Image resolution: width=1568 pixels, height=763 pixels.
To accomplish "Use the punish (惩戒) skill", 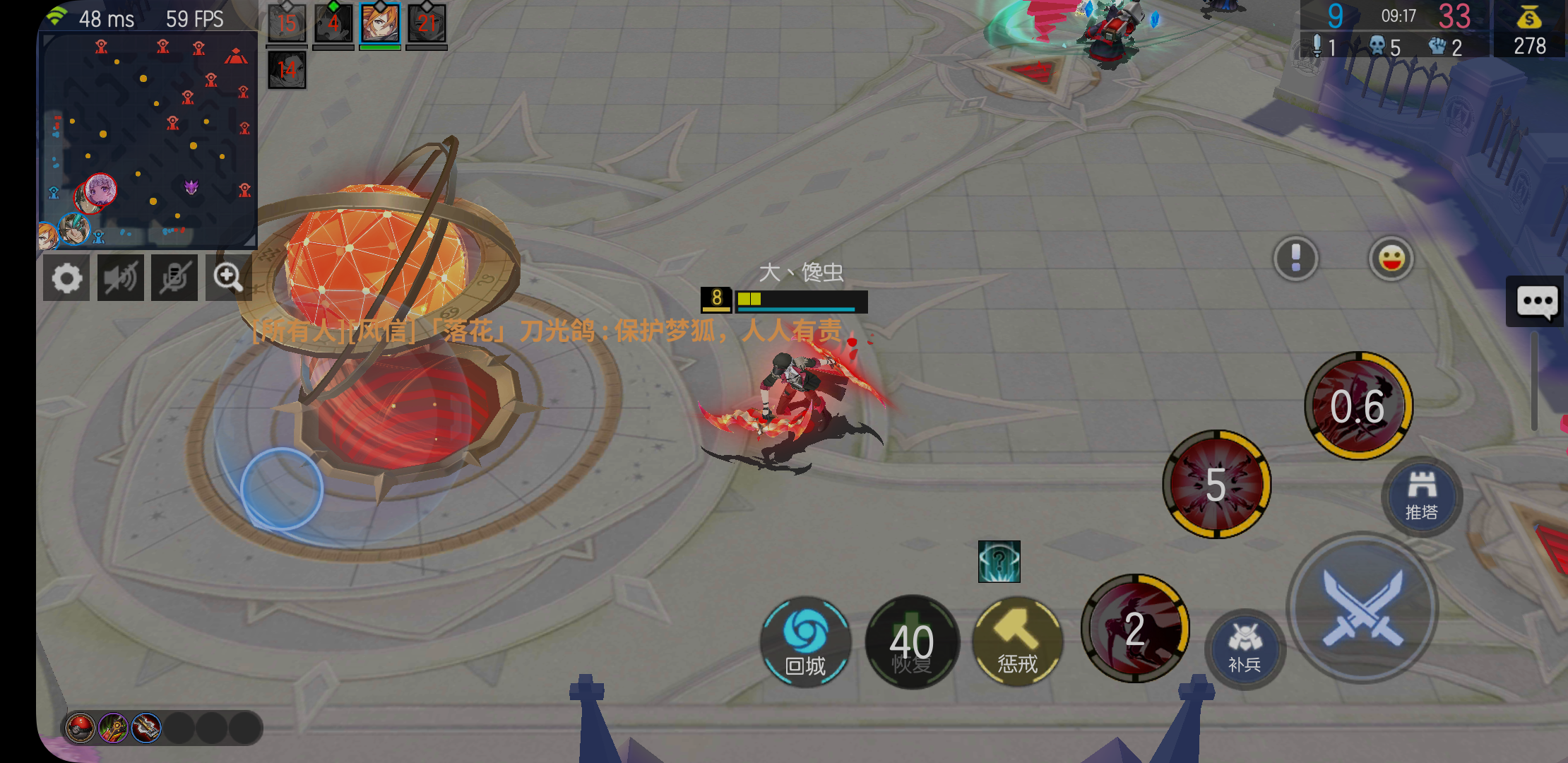I will coord(1017,641).
